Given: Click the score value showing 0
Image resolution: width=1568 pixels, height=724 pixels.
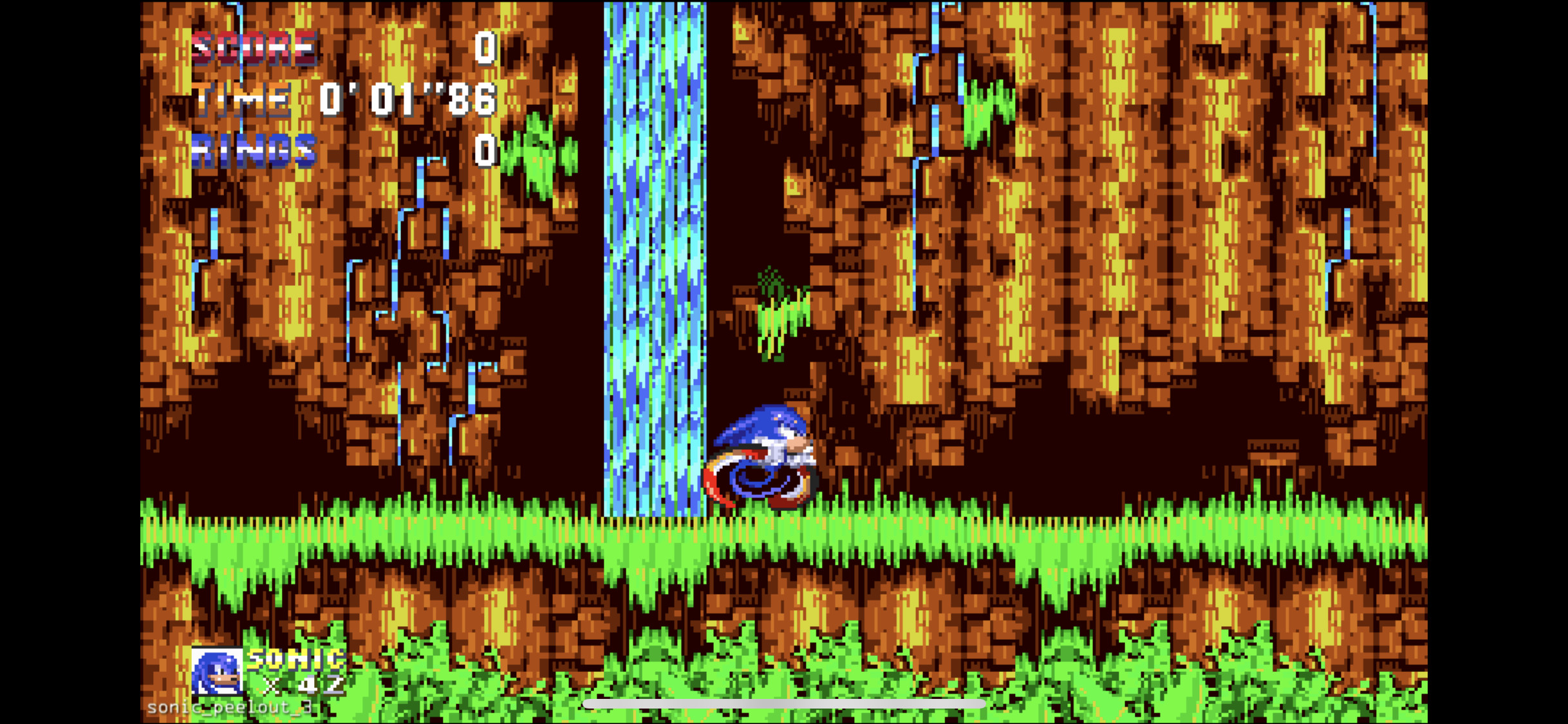Looking at the screenshot, I should point(484,48).
